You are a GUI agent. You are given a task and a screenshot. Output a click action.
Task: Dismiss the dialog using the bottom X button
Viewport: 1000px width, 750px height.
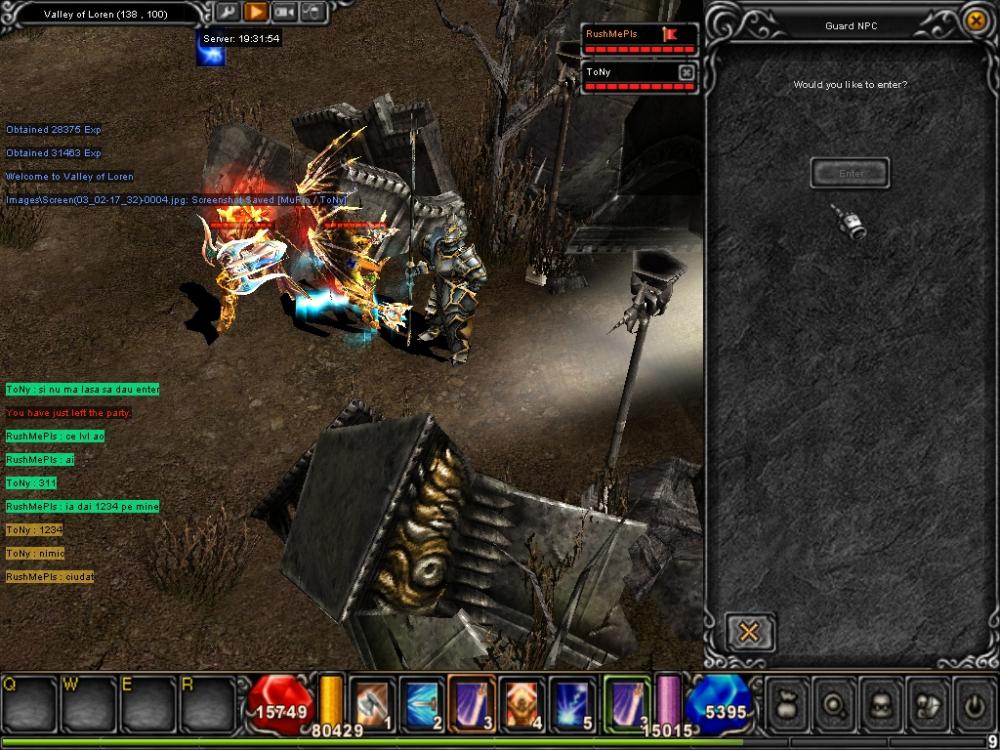[x=749, y=632]
